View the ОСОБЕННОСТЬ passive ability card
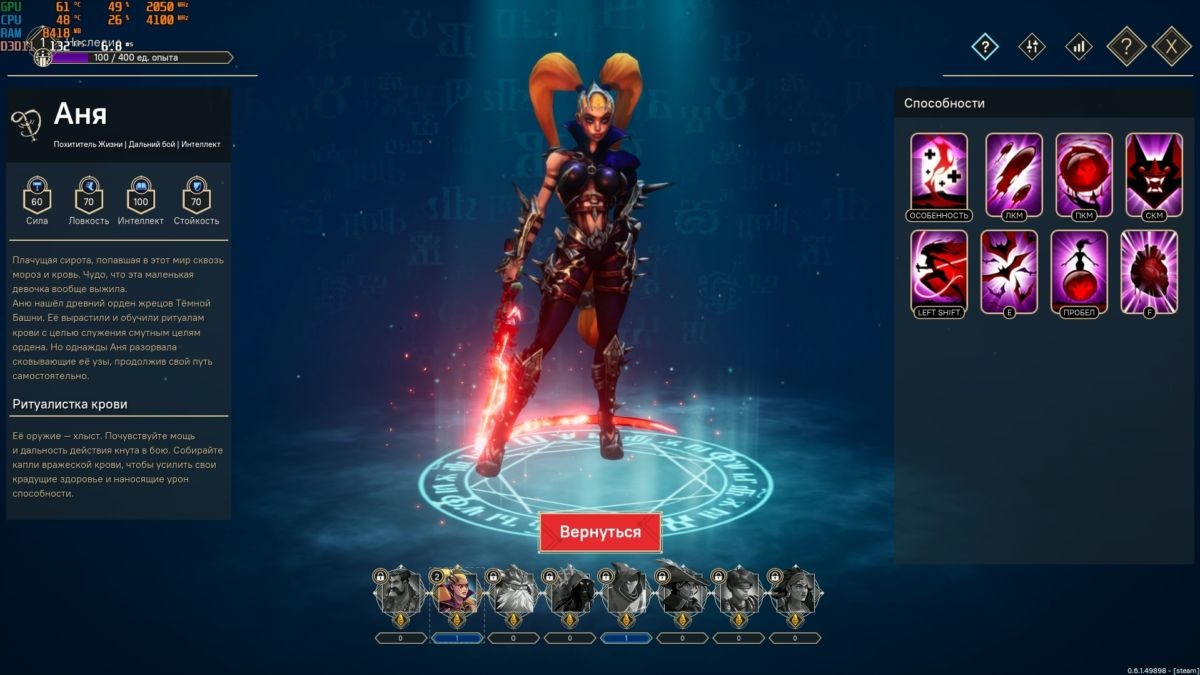Screen dimensions: 1200x675 (x=939, y=172)
